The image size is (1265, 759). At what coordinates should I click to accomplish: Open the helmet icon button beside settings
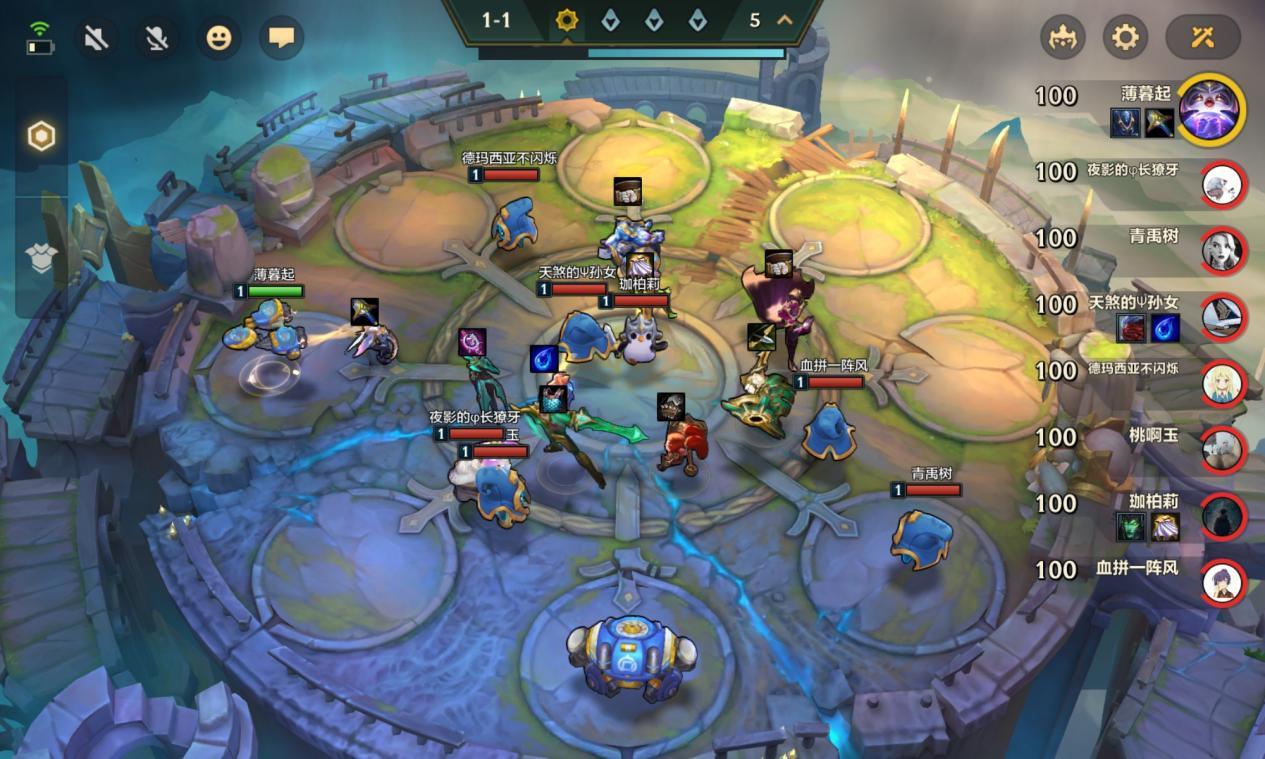1063,38
